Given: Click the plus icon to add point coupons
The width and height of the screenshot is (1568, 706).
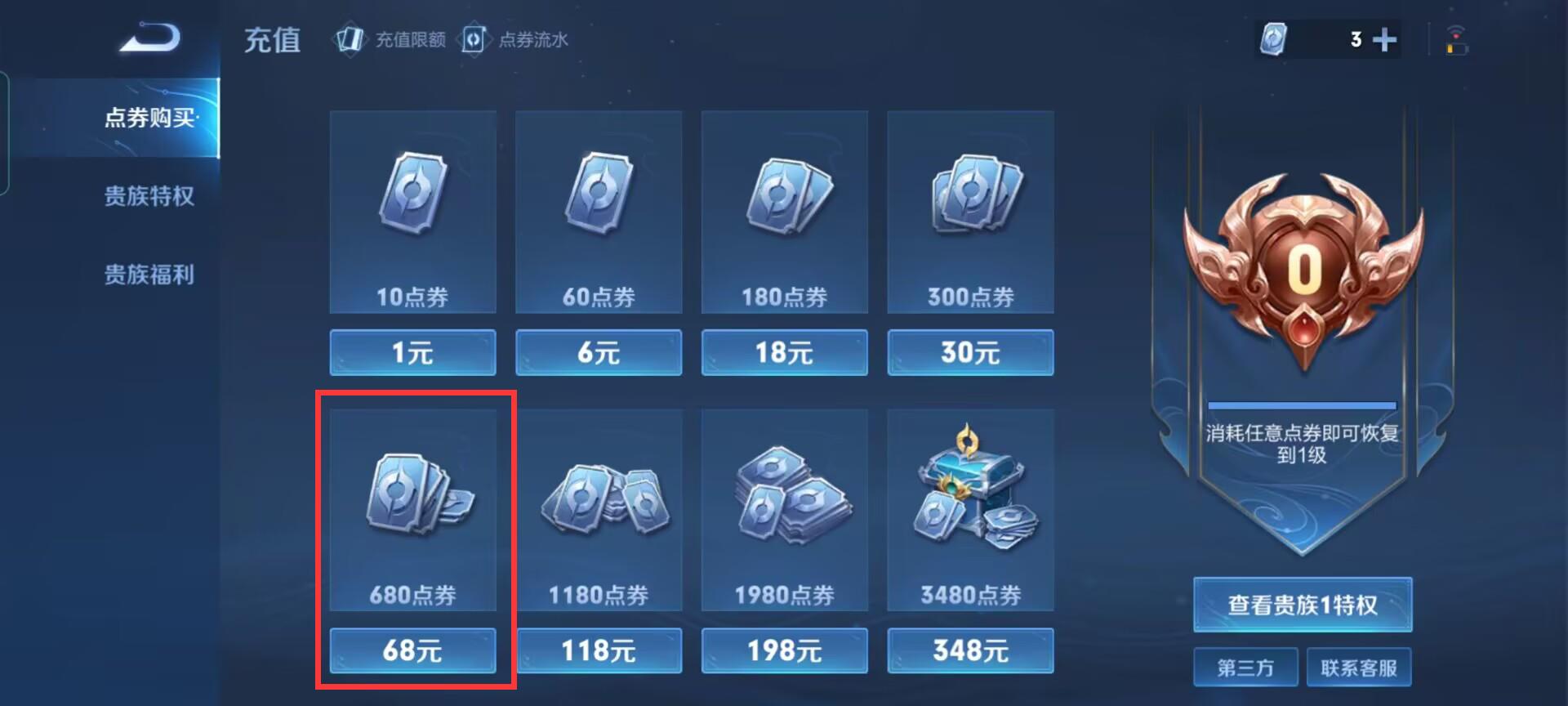Looking at the screenshot, I should tap(1383, 38).
